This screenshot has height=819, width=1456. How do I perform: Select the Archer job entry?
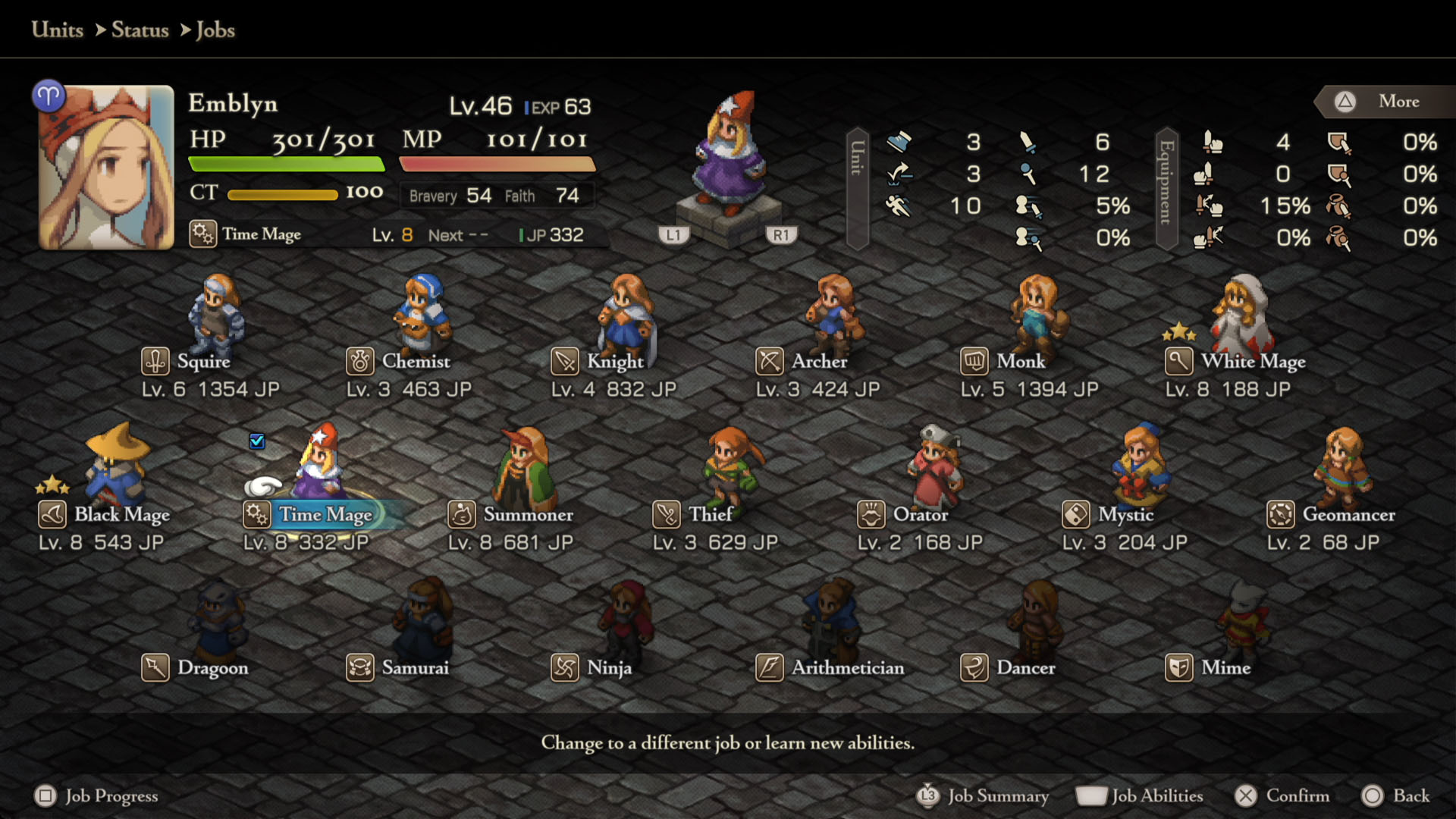[818, 362]
